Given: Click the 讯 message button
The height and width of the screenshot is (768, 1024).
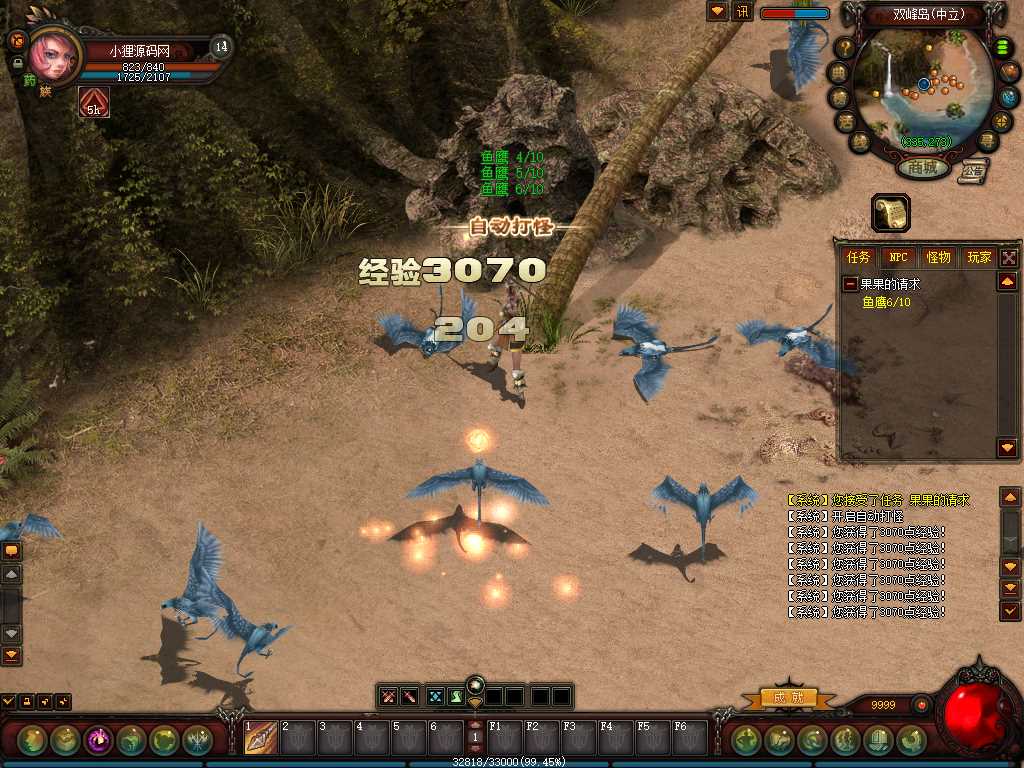Looking at the screenshot, I should 742,12.
